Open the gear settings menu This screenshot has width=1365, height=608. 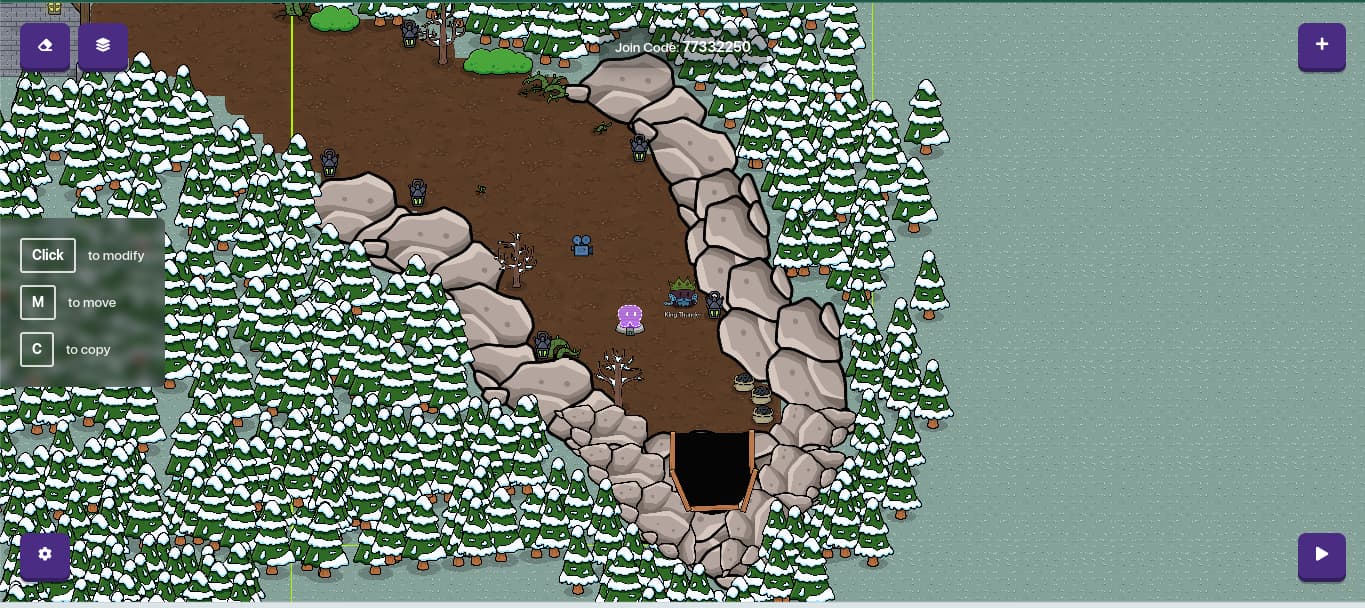[x=45, y=555]
